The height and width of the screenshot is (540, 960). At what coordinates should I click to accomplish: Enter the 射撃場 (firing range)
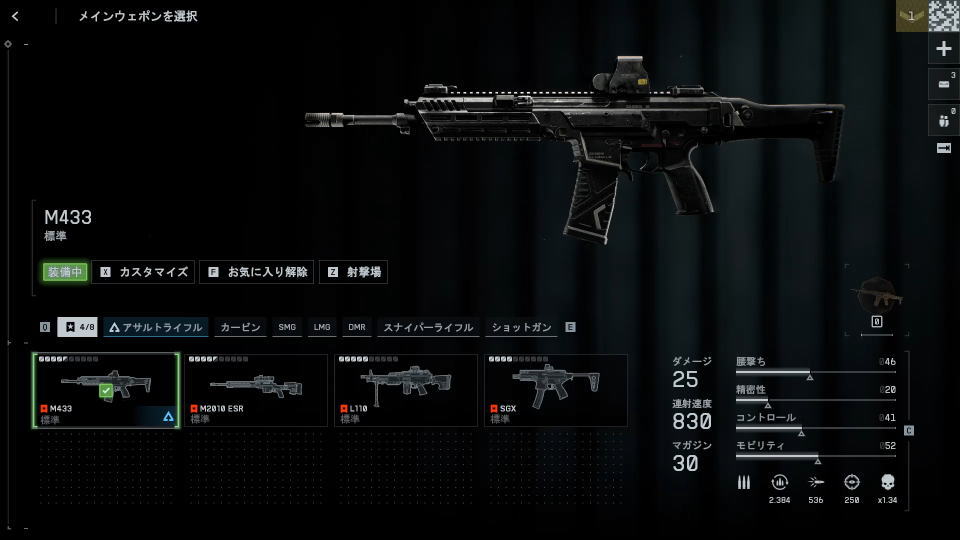353,272
